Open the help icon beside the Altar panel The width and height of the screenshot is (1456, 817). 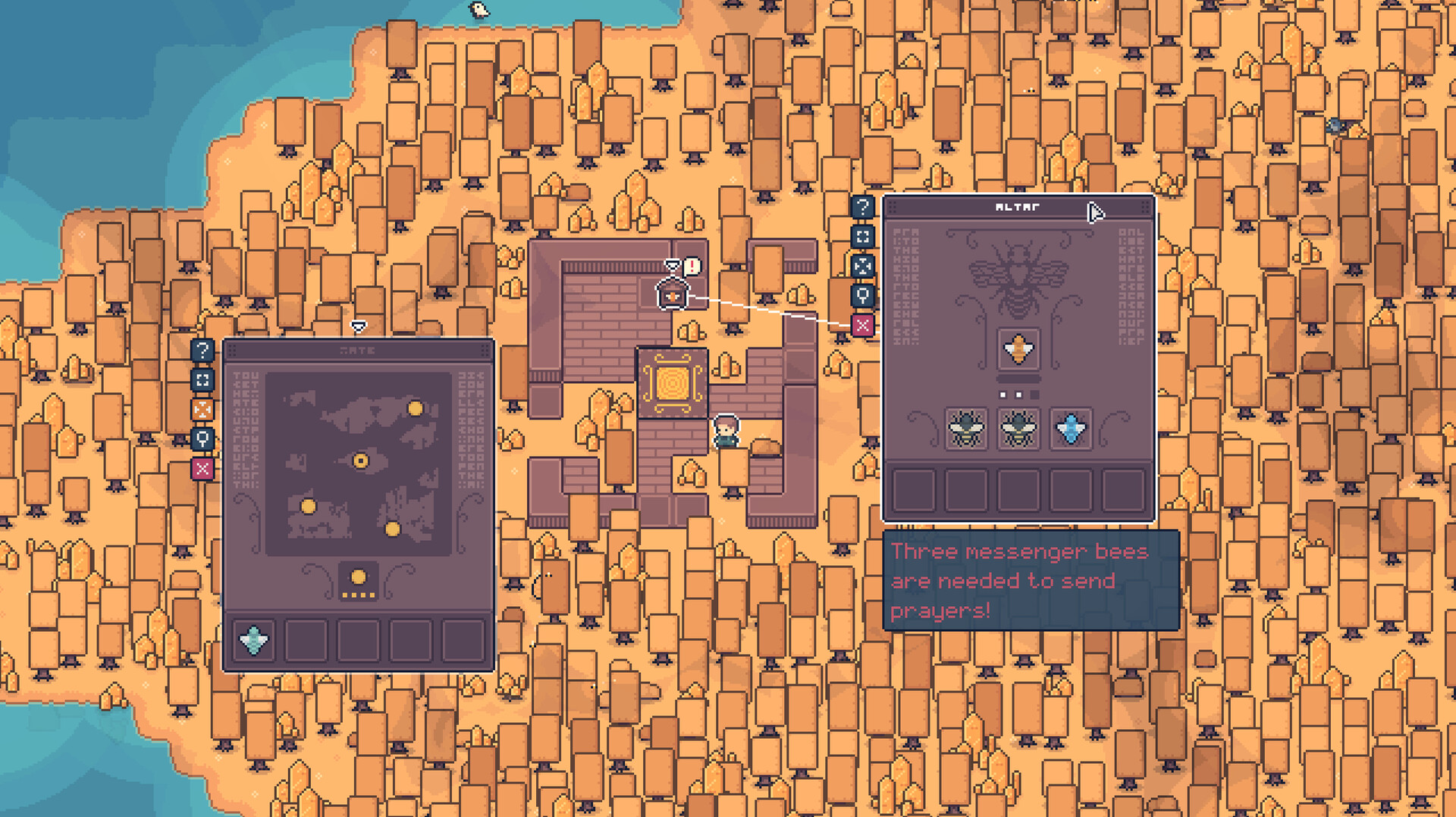[863, 206]
